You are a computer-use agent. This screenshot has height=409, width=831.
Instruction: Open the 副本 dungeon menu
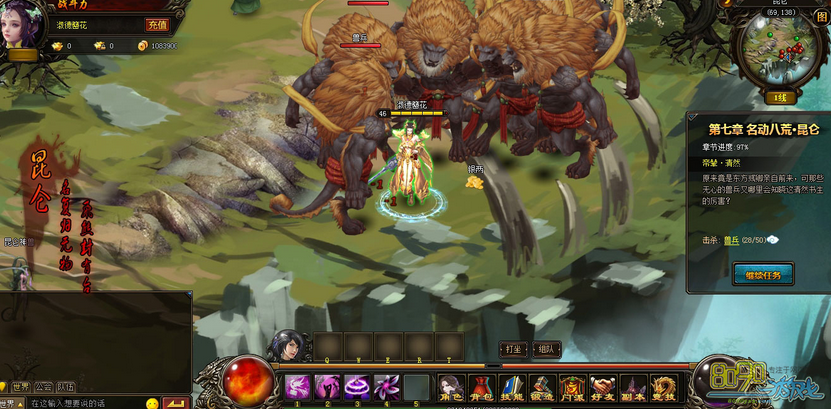click(633, 388)
